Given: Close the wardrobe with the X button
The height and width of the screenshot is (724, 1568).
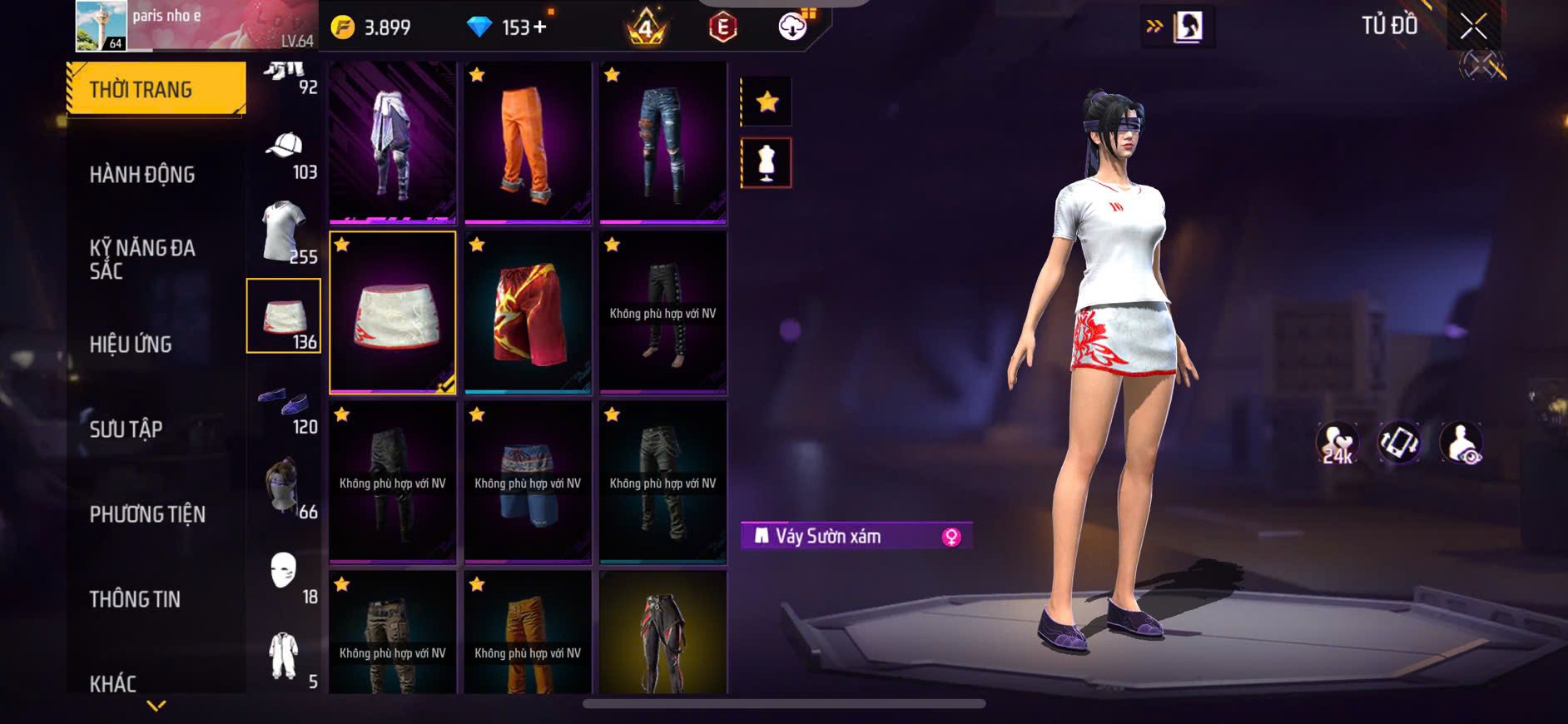Looking at the screenshot, I should point(1473,27).
